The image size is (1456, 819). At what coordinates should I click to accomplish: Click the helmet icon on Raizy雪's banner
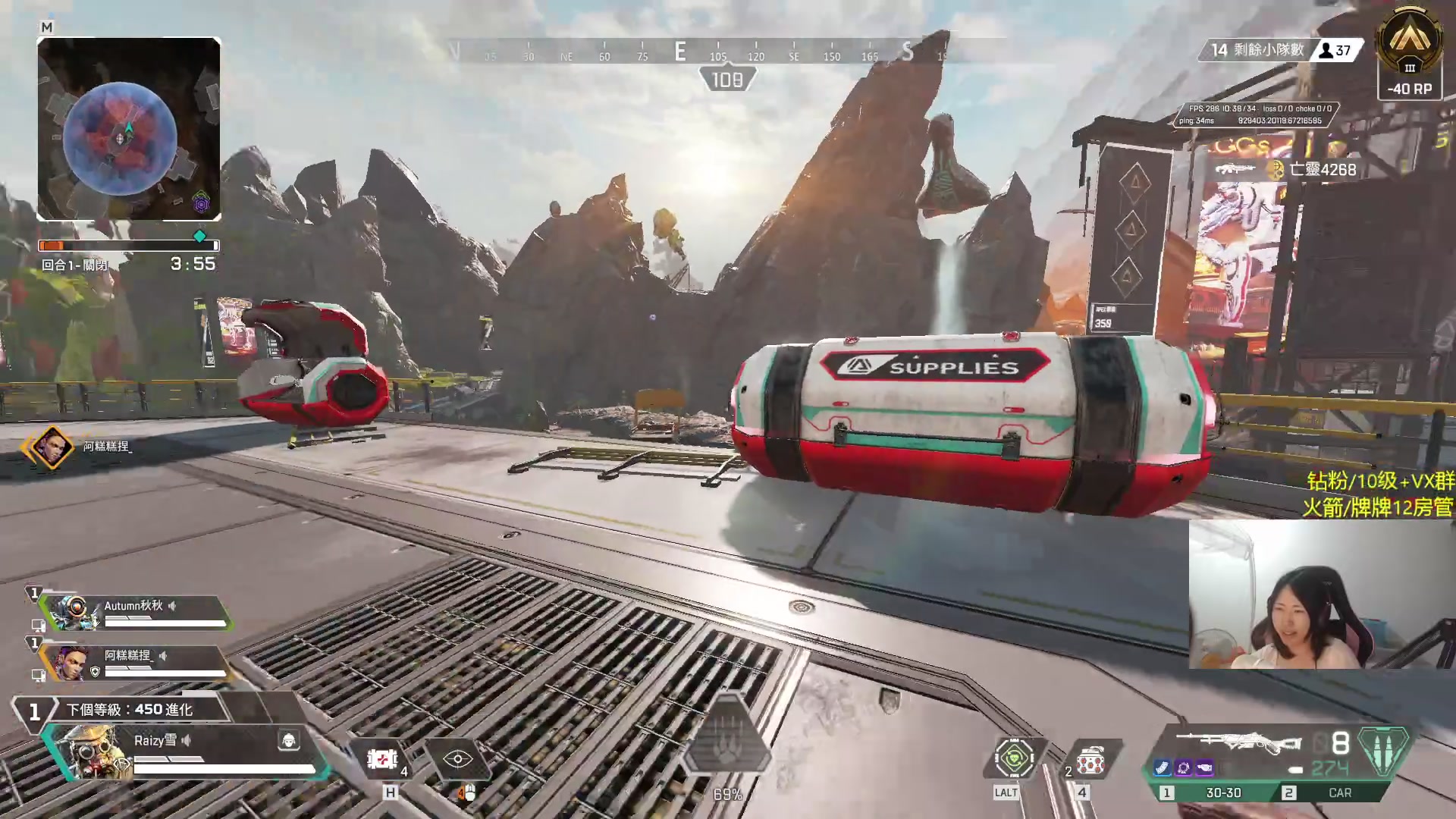point(288,740)
